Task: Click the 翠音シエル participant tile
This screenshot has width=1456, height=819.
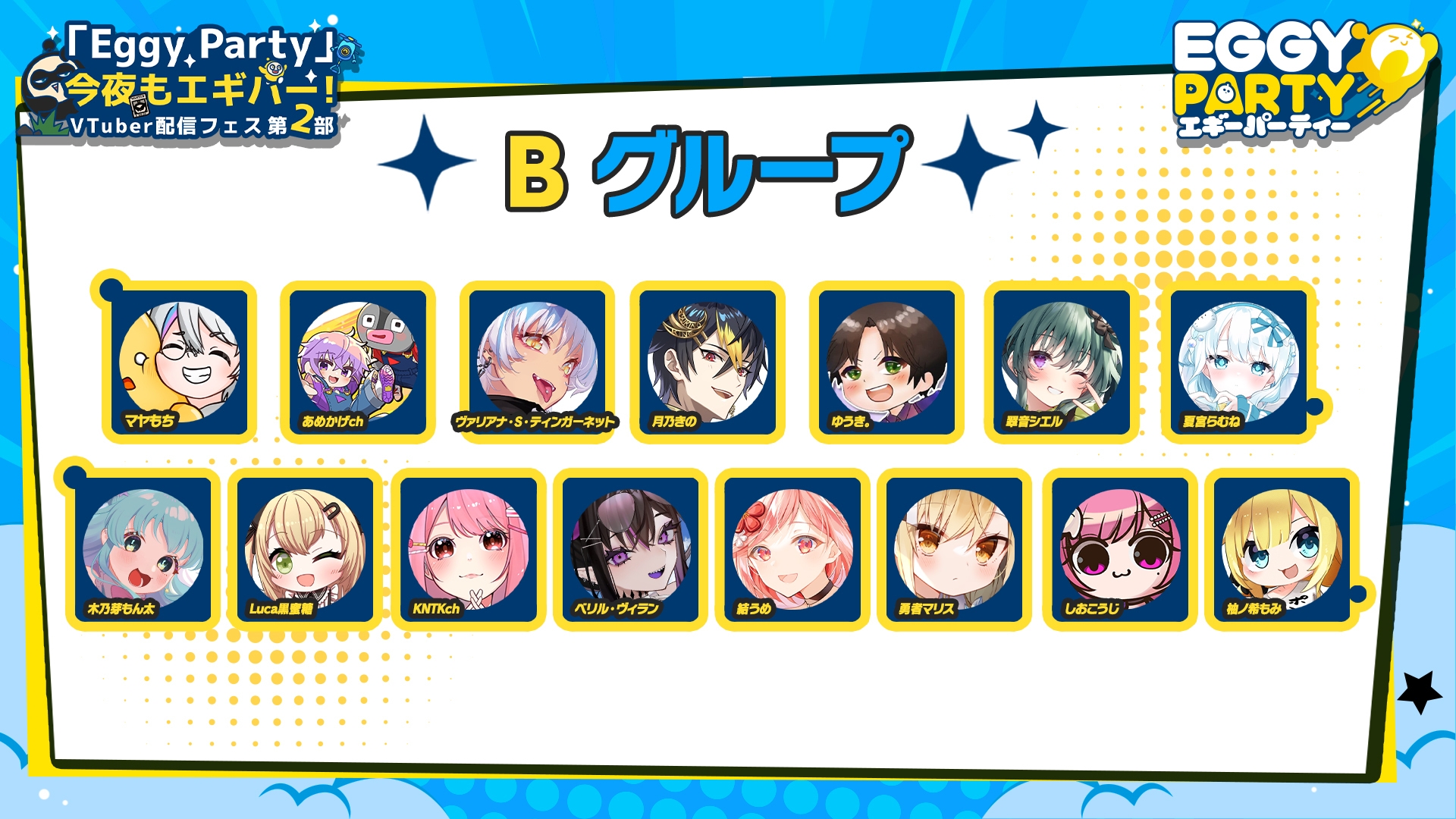Action: (1062, 362)
